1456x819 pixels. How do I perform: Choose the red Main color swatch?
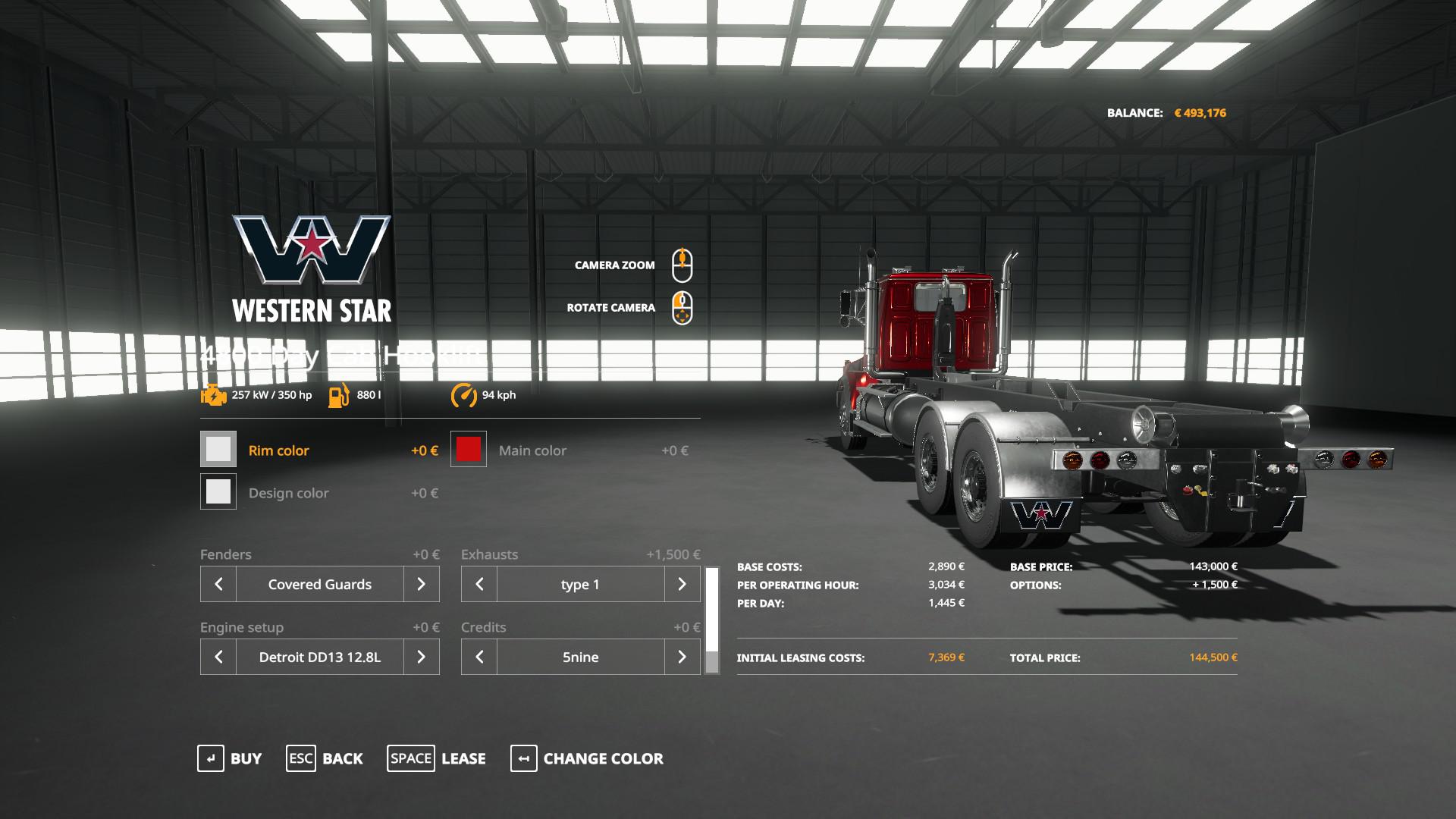click(x=469, y=450)
